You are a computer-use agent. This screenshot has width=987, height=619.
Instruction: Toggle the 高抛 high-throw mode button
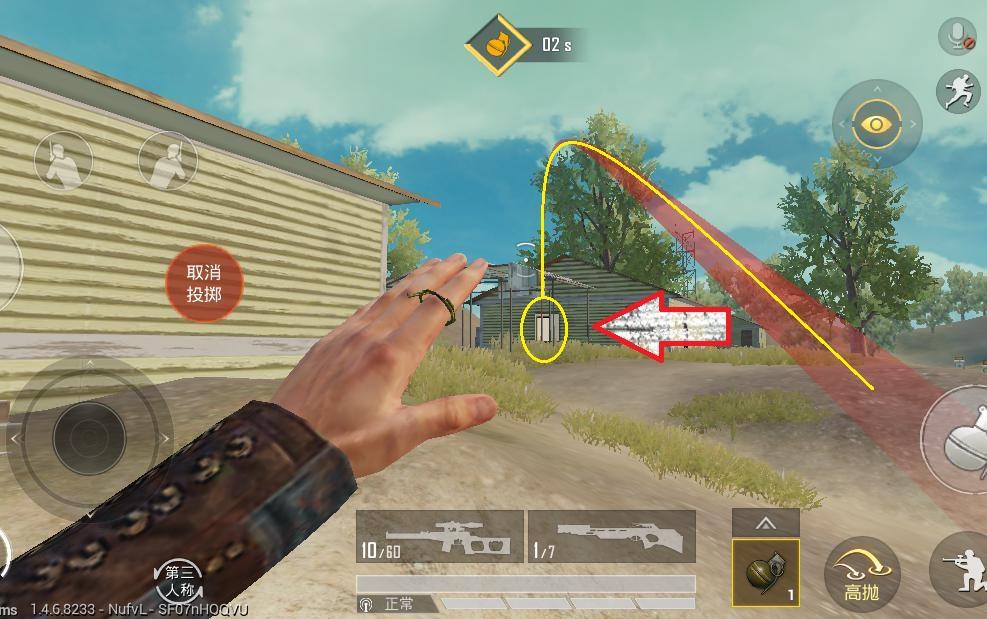click(862, 574)
